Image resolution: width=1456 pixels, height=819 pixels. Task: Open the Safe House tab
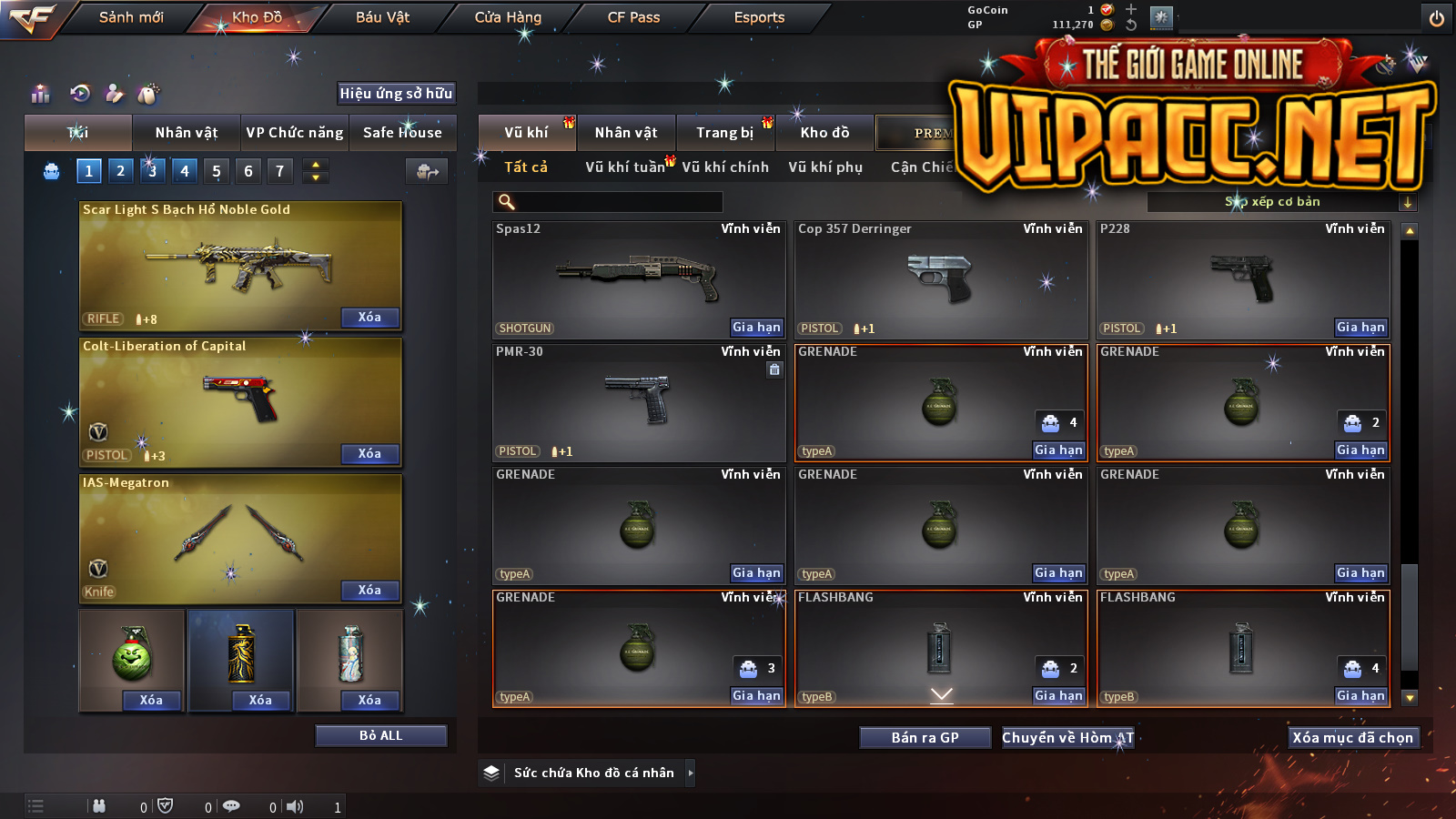click(x=402, y=133)
